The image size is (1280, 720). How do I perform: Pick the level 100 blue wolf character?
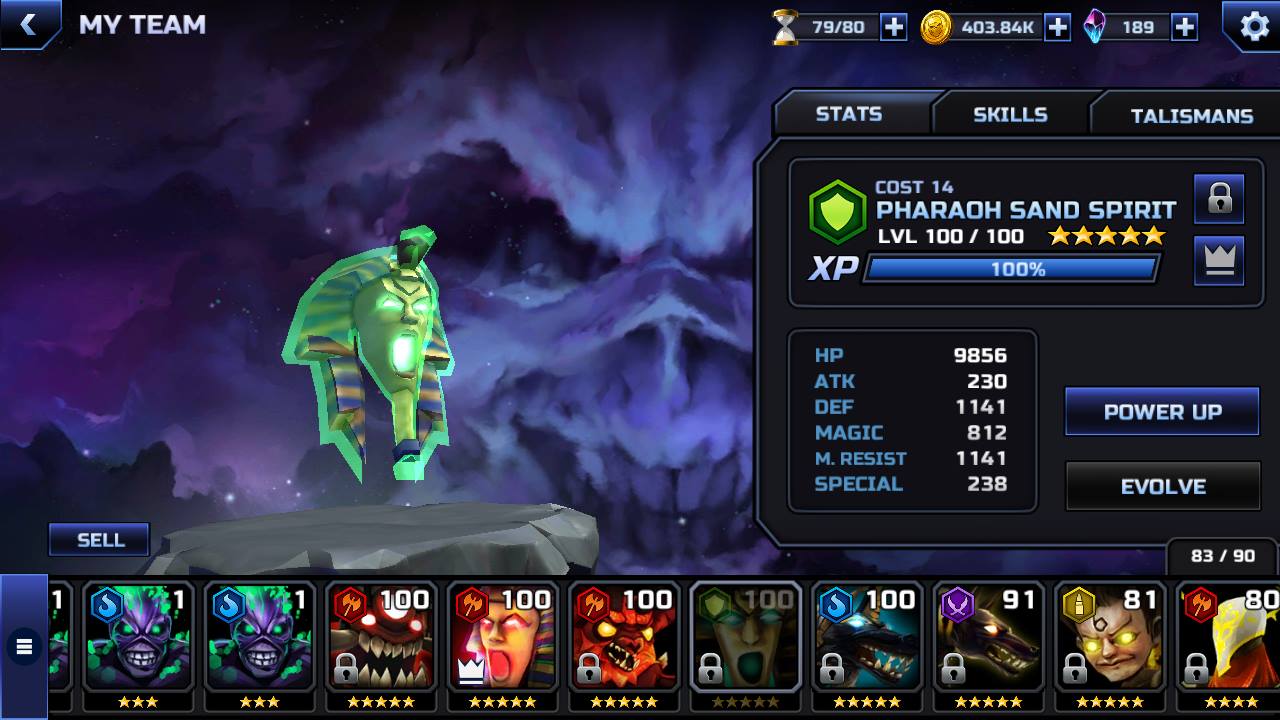point(866,640)
